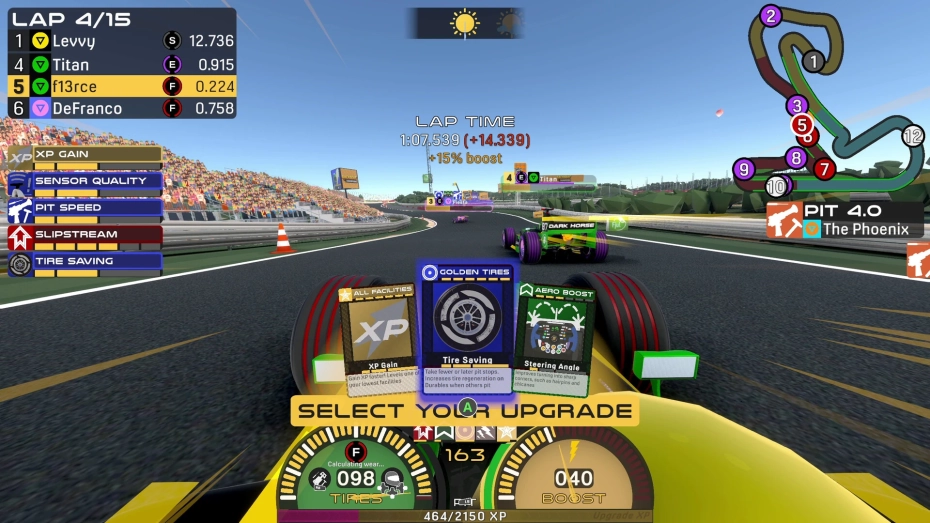The width and height of the screenshot is (930, 523).
Task: Click the Tires wear gauge
Action: pos(357,479)
